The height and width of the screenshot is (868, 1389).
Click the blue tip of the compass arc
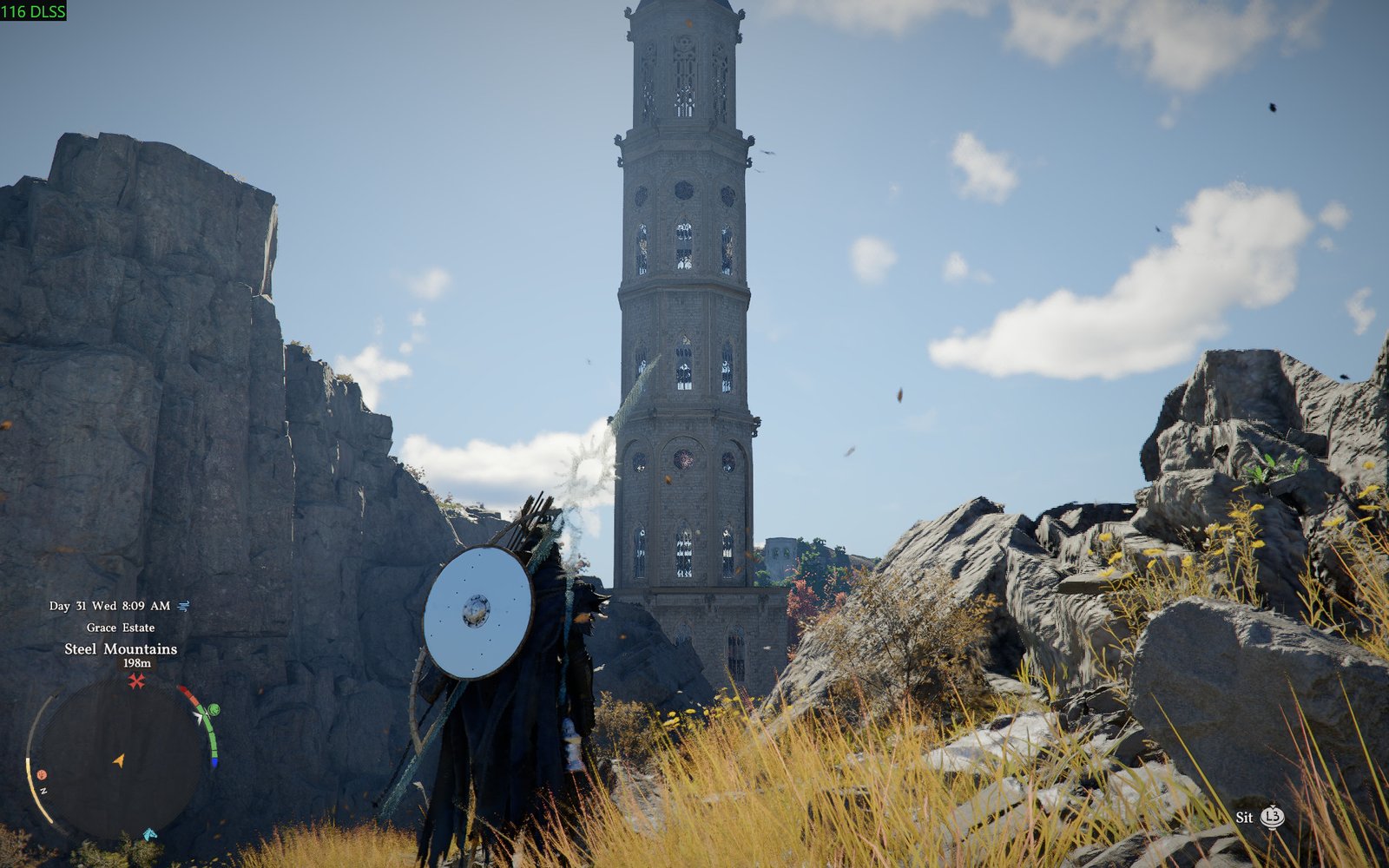214,761
